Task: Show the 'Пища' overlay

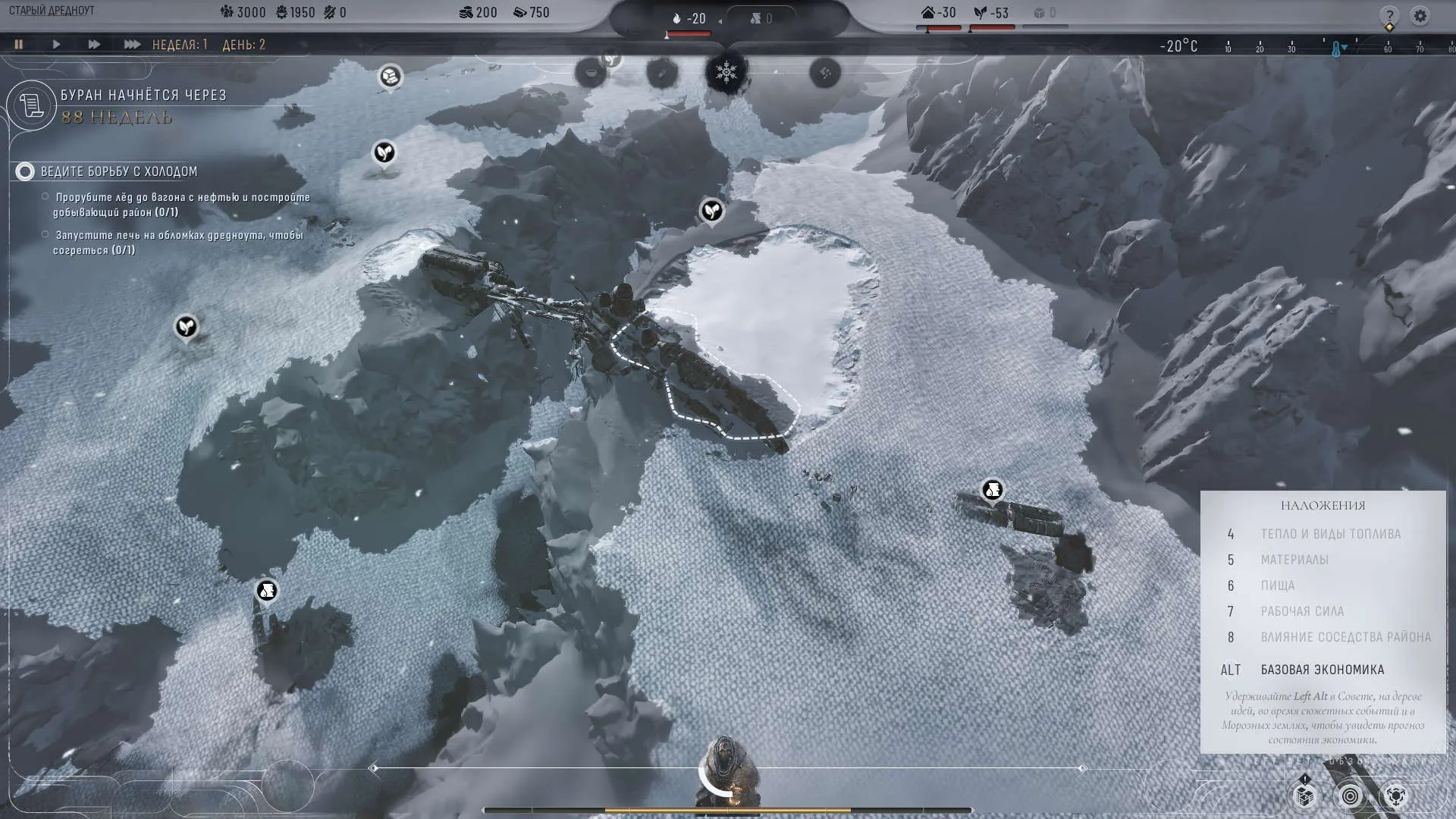Action: tap(1278, 586)
